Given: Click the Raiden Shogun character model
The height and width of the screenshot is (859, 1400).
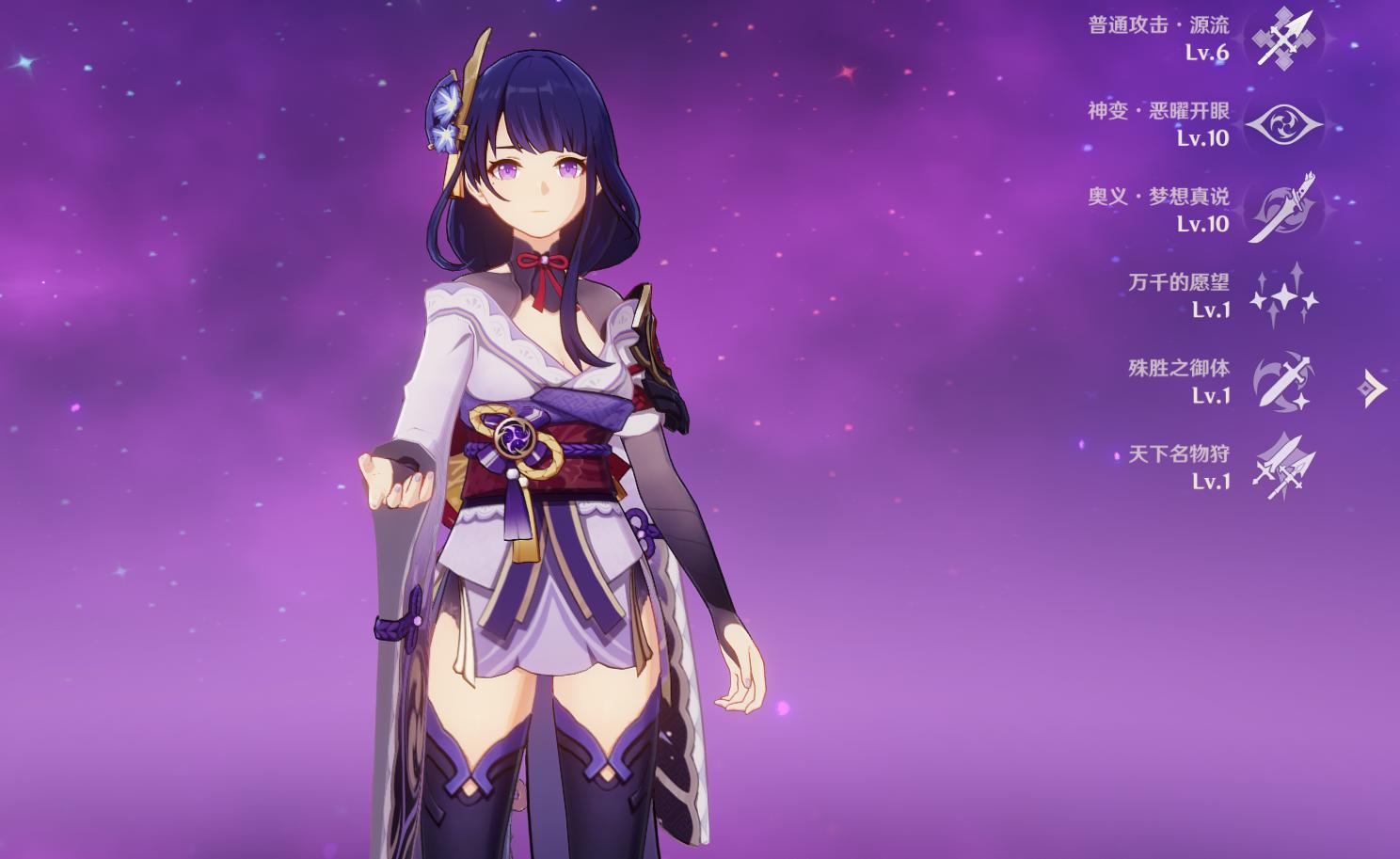Looking at the screenshot, I should pos(546,423).
